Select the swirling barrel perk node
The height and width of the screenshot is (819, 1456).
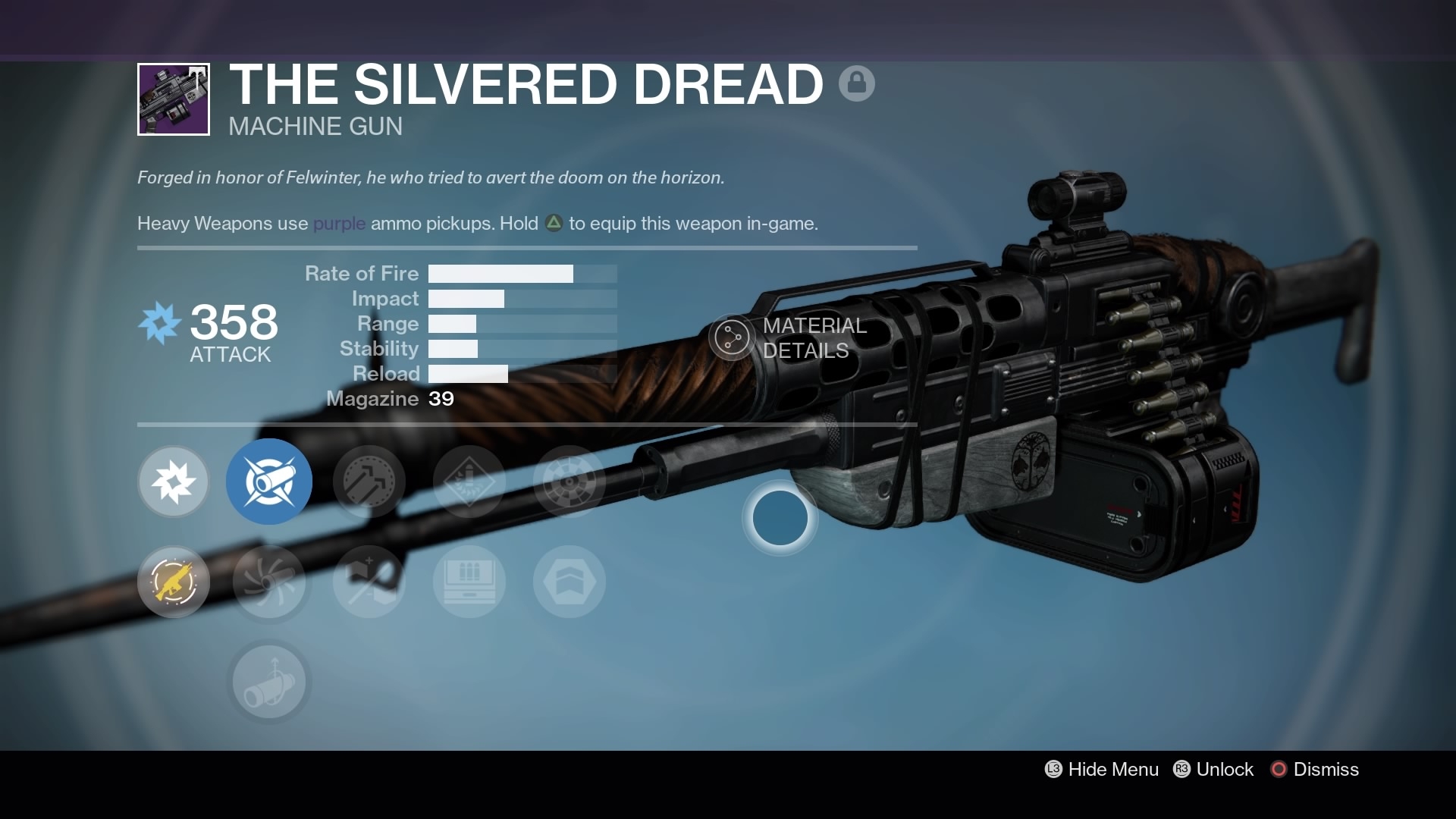click(269, 582)
